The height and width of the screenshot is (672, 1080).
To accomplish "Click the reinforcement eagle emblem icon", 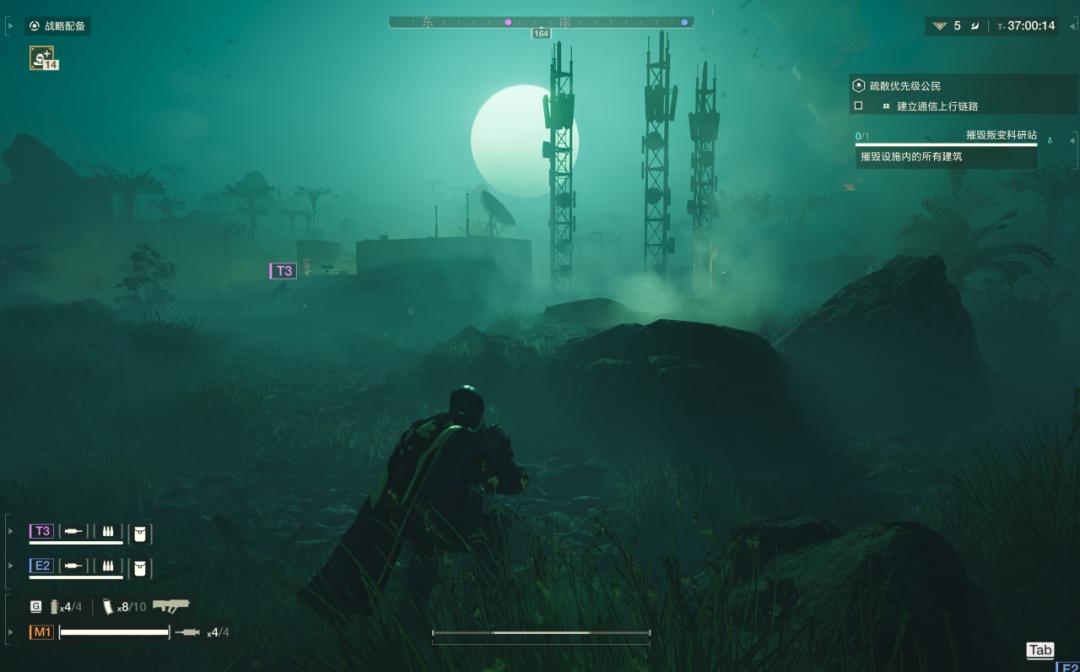I will coord(939,26).
